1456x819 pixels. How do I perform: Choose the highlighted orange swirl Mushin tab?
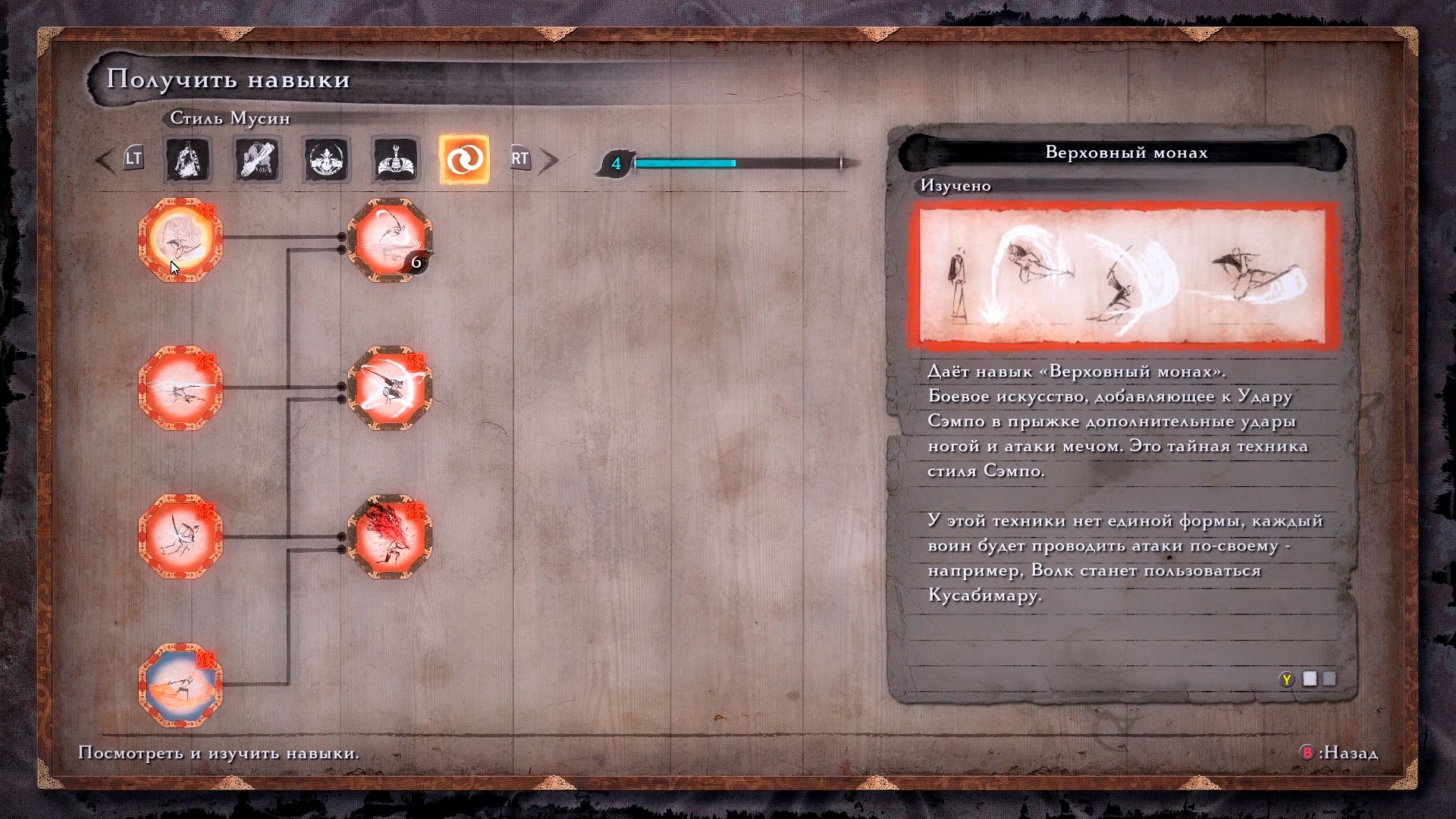pyautogui.click(x=464, y=160)
